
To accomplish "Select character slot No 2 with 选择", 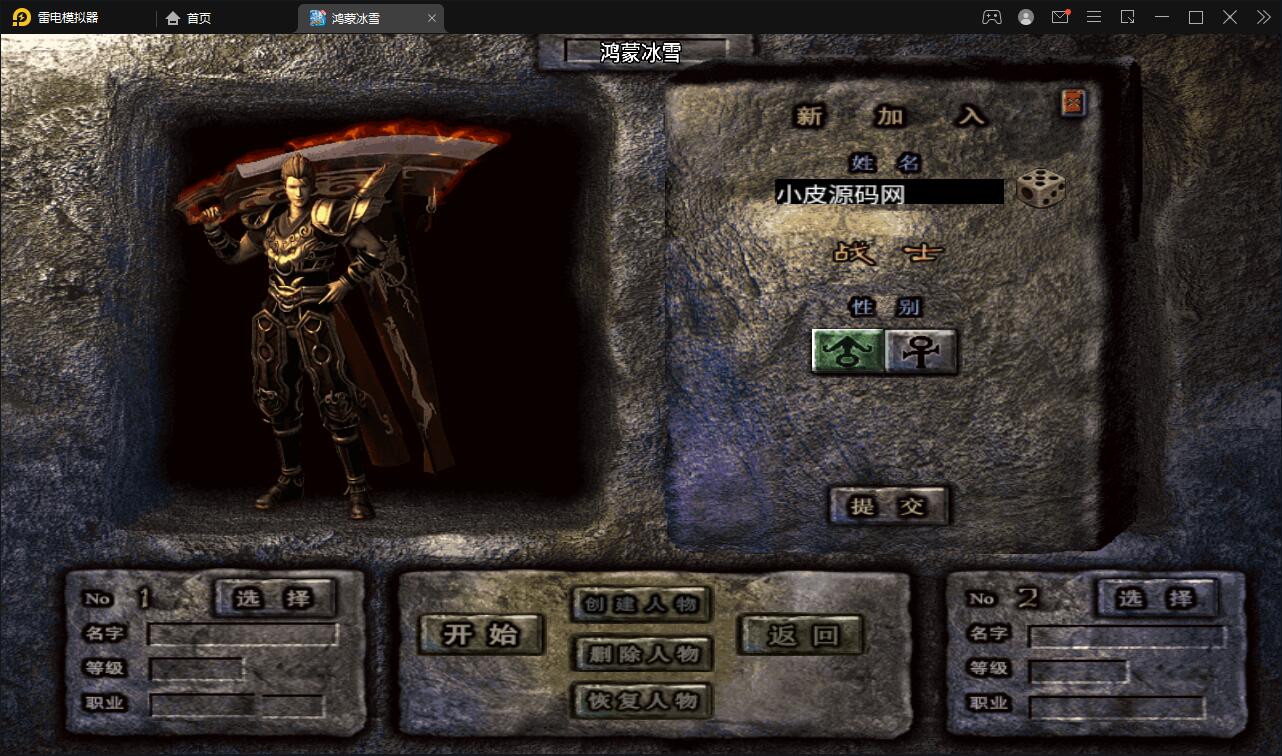I will (x=1155, y=598).
